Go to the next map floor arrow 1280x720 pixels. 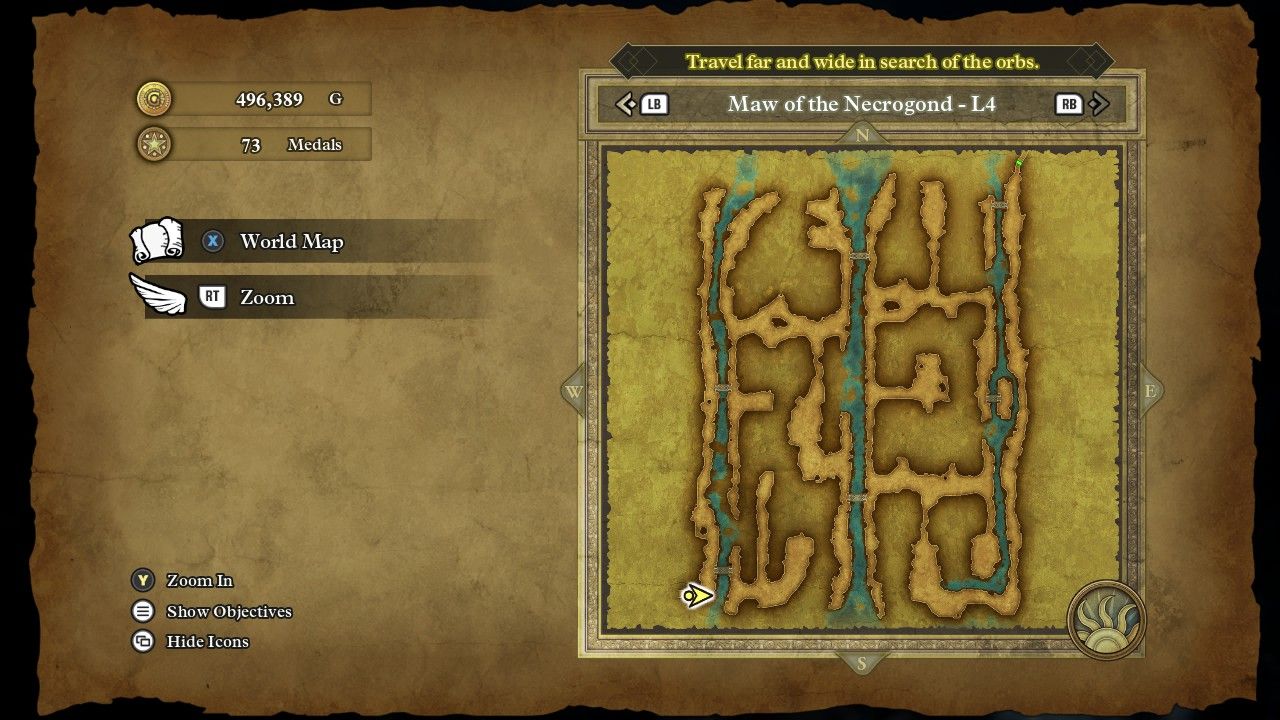click(1099, 104)
